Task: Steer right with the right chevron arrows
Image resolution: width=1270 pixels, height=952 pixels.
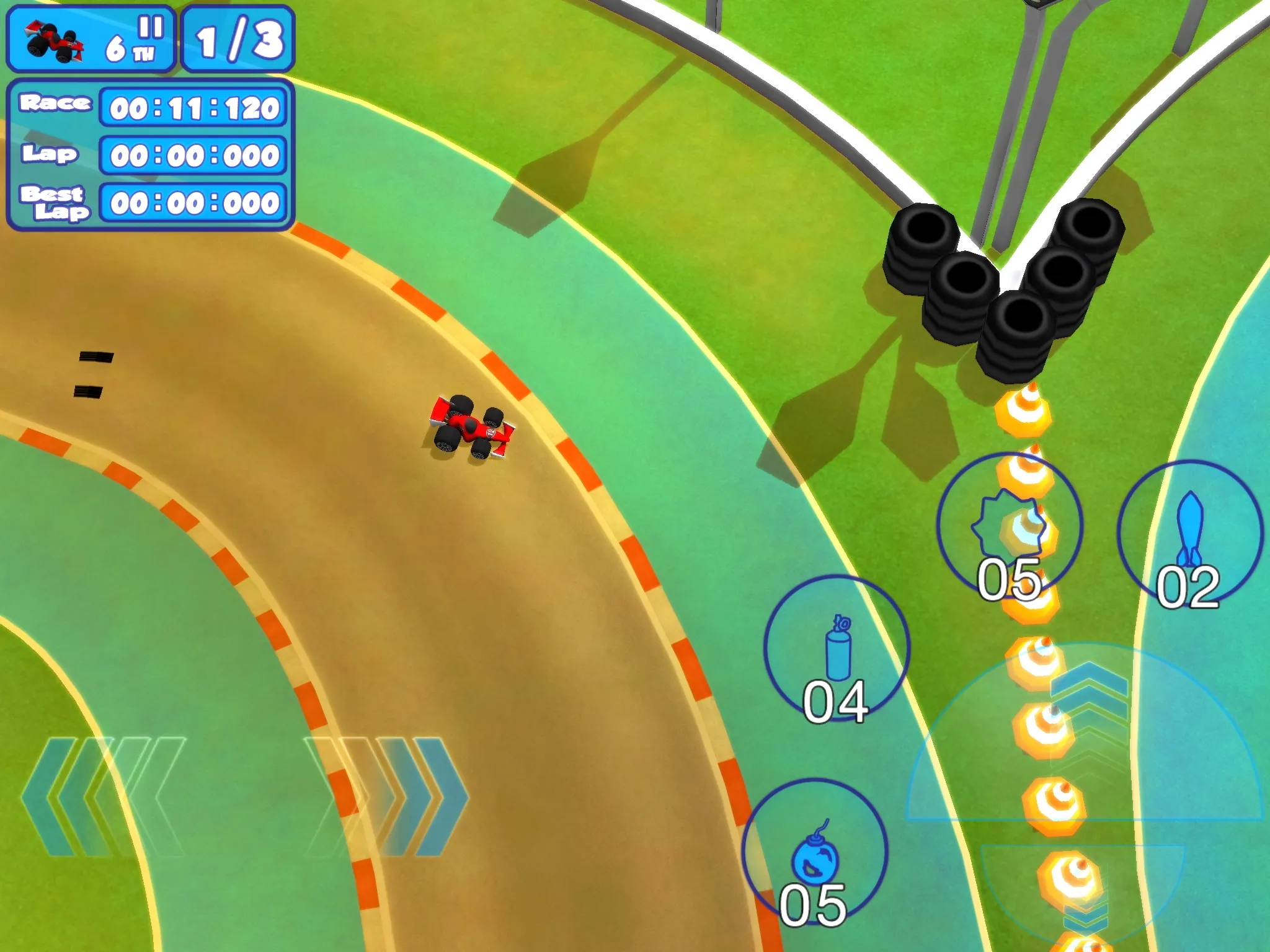Action: (x=388, y=796)
